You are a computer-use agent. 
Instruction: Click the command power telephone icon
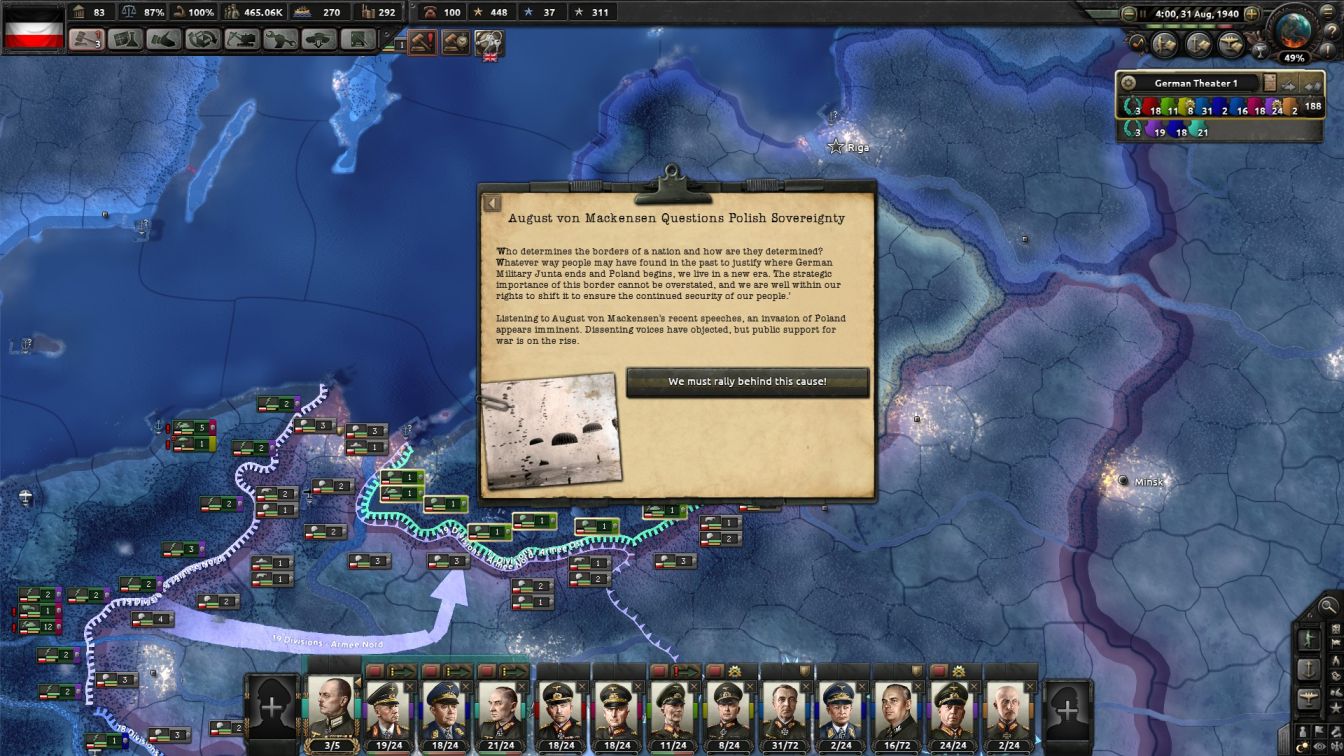(431, 12)
